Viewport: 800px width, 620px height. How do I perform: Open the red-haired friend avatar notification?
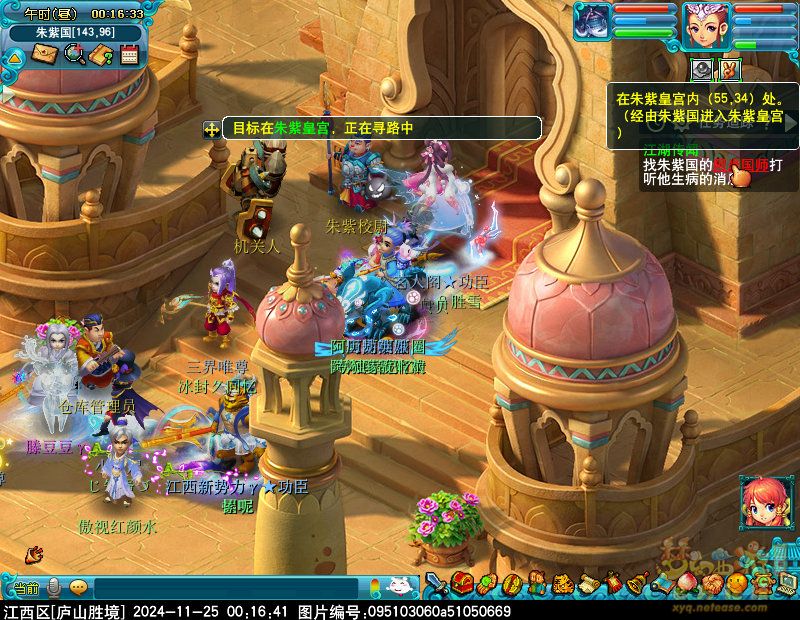tap(762, 503)
